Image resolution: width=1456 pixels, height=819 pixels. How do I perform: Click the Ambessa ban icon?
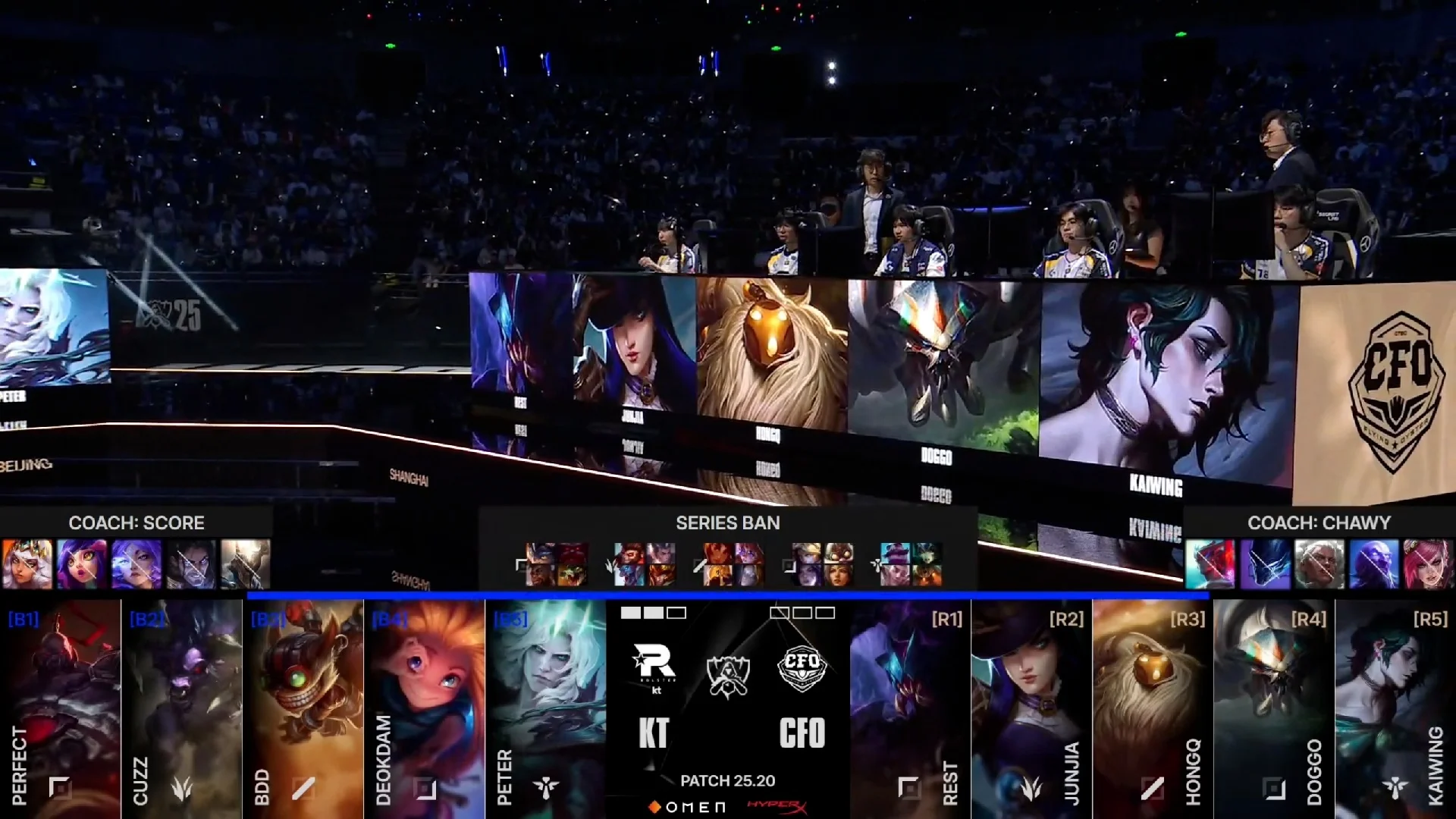click(x=1319, y=564)
